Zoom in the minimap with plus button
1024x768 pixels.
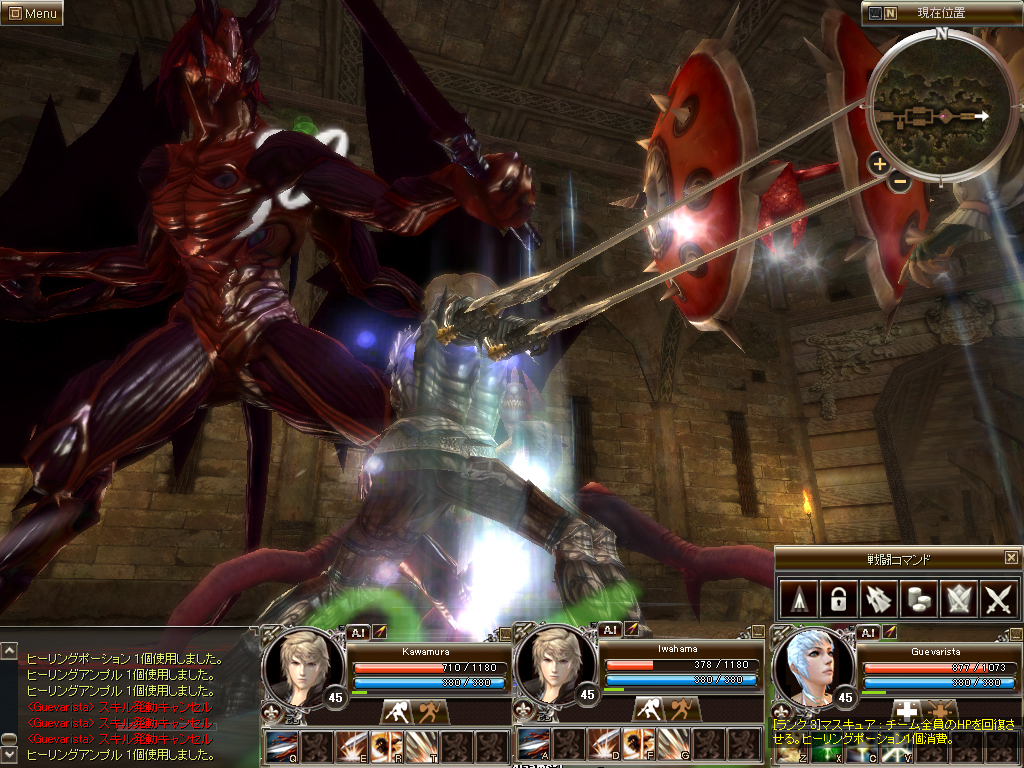pyautogui.click(x=879, y=164)
